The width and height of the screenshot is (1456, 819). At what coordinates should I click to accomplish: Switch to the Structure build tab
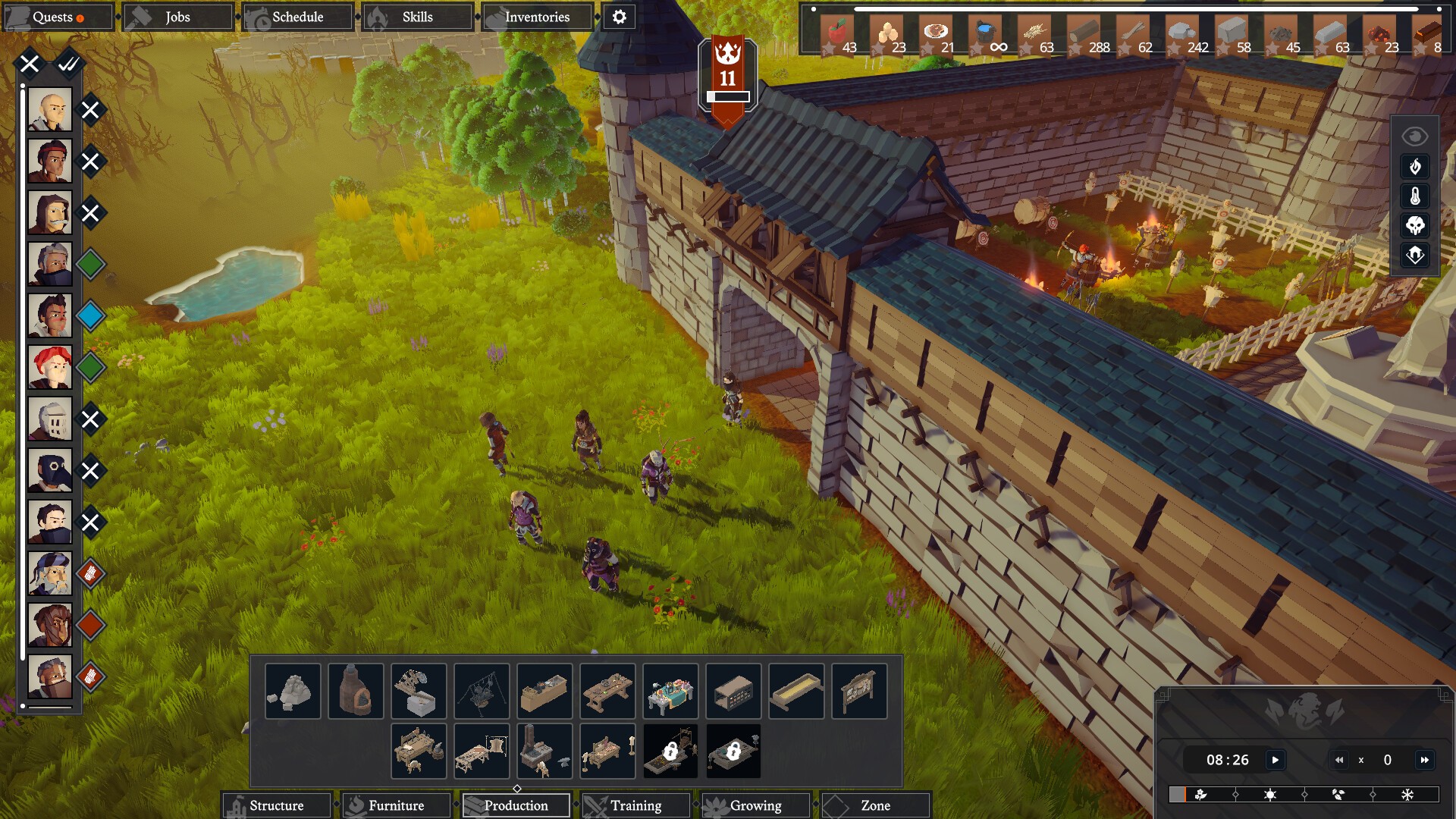(x=276, y=805)
